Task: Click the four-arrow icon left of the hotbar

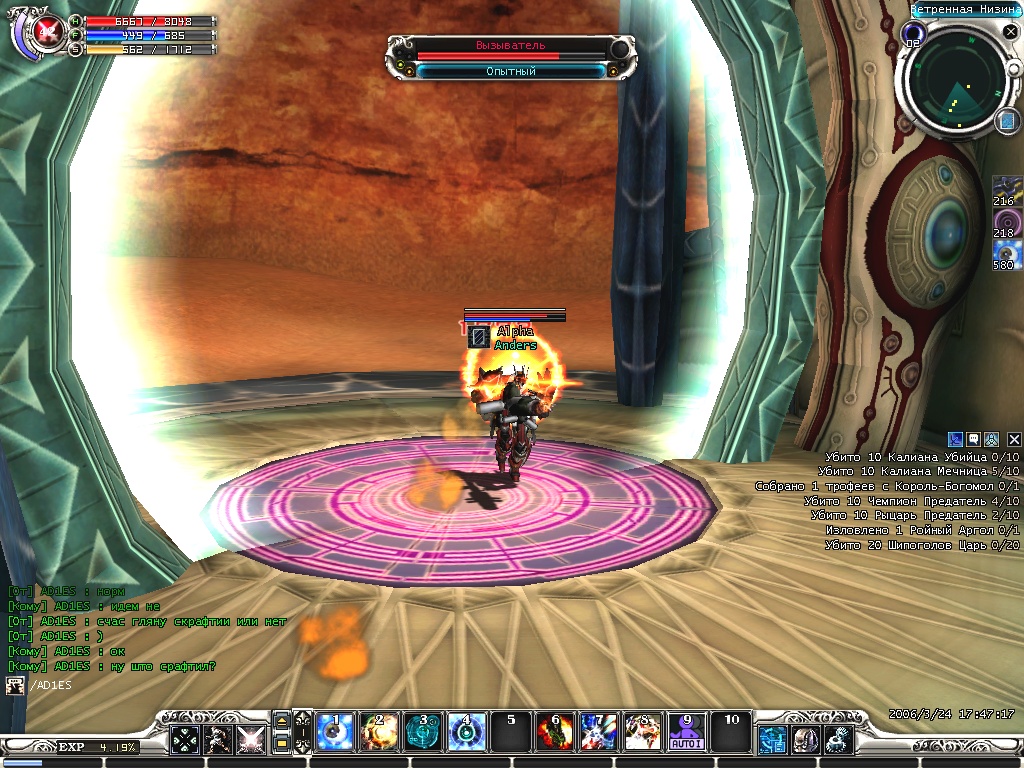Action: coord(185,739)
